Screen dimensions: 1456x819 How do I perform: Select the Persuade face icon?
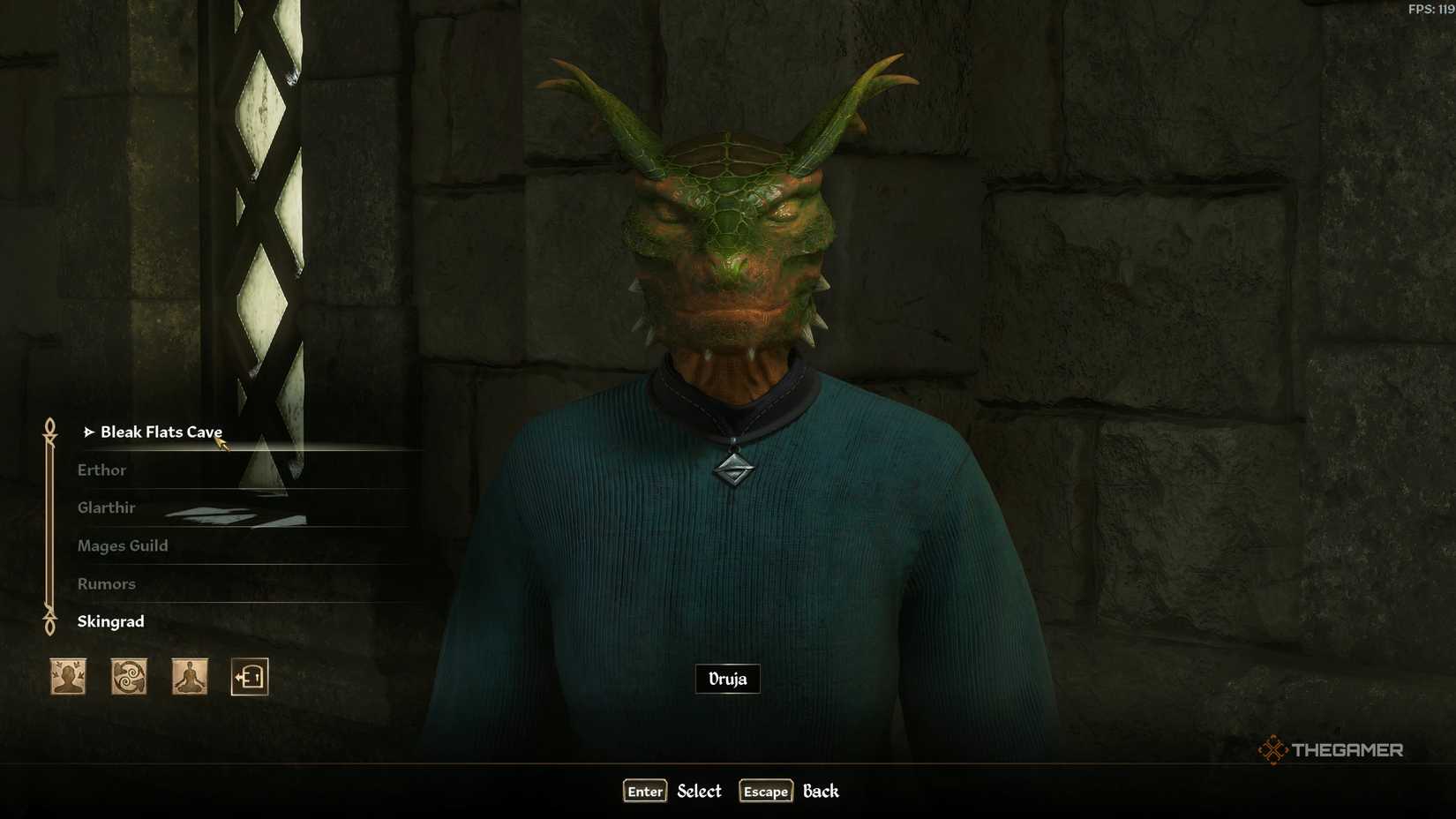67,676
